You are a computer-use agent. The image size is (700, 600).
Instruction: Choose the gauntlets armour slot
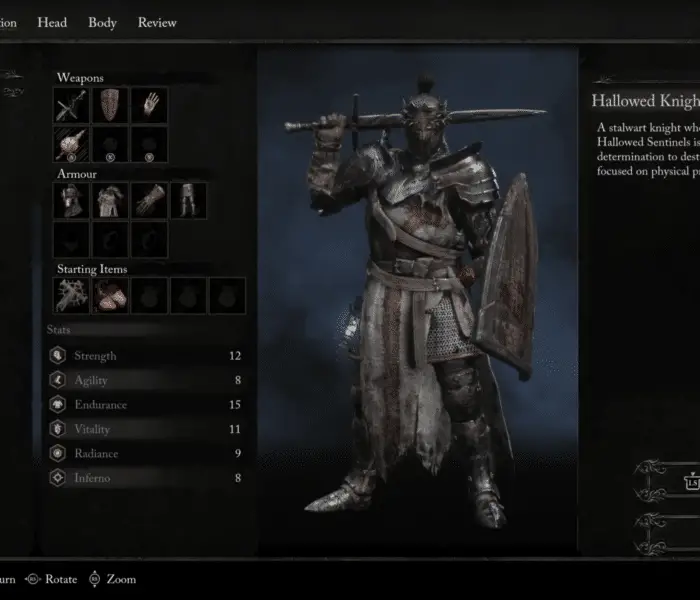point(150,200)
